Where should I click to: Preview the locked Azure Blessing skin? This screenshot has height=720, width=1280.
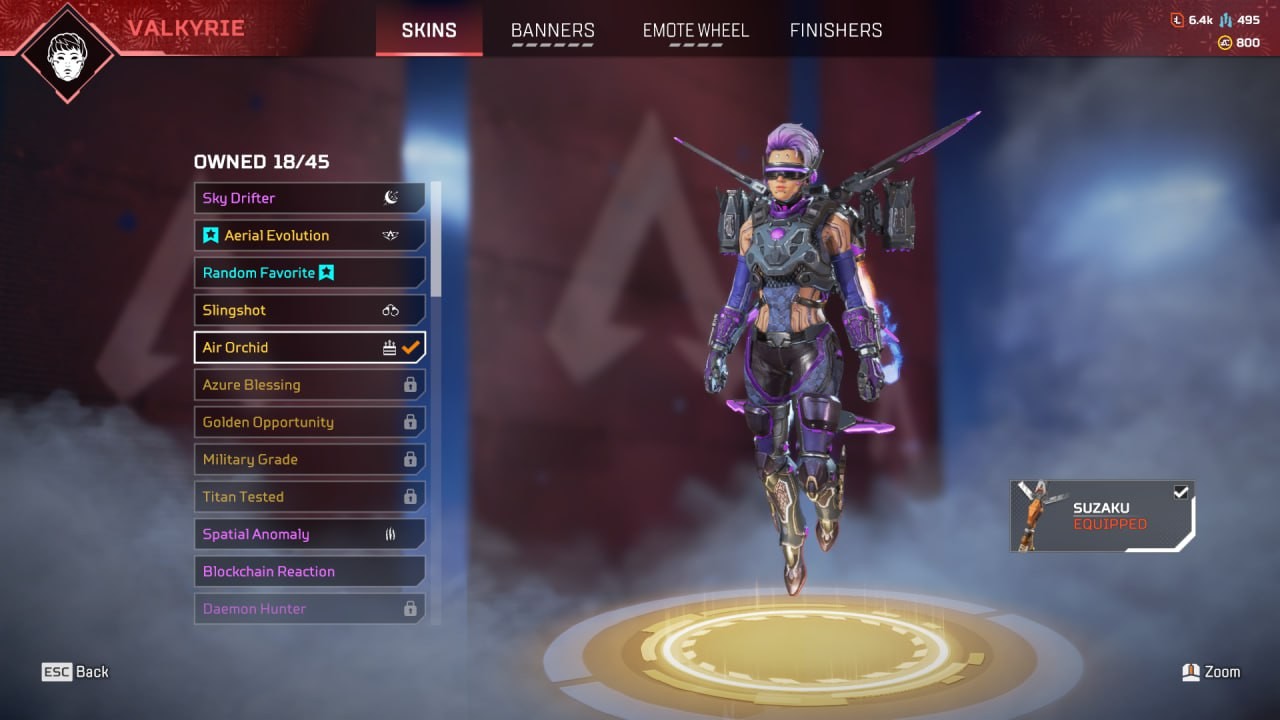[309, 385]
